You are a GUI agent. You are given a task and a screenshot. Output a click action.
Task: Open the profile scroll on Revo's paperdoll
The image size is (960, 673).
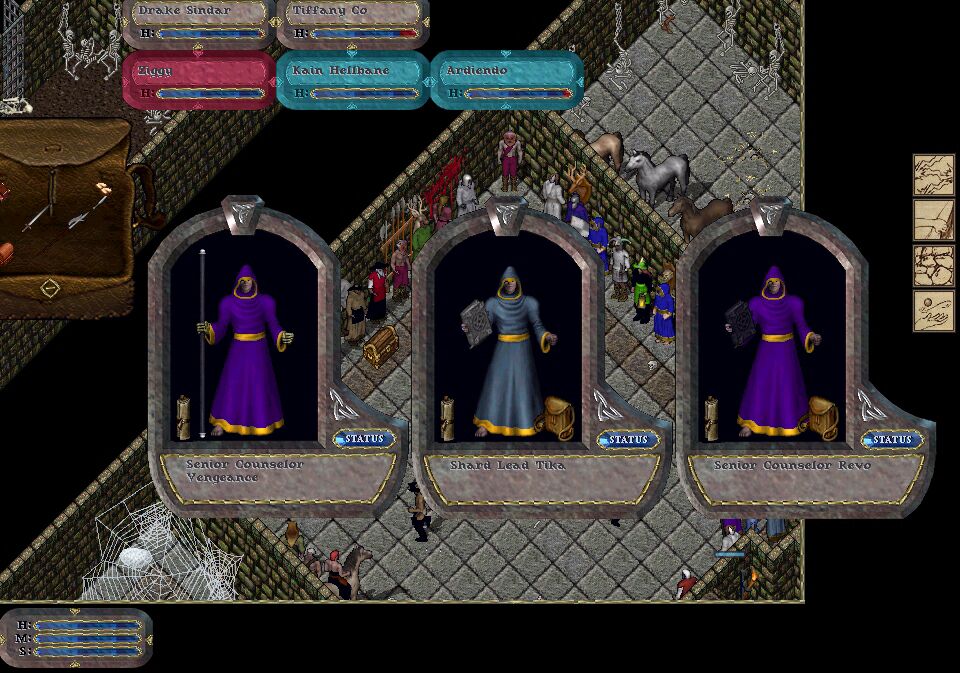[x=712, y=418]
